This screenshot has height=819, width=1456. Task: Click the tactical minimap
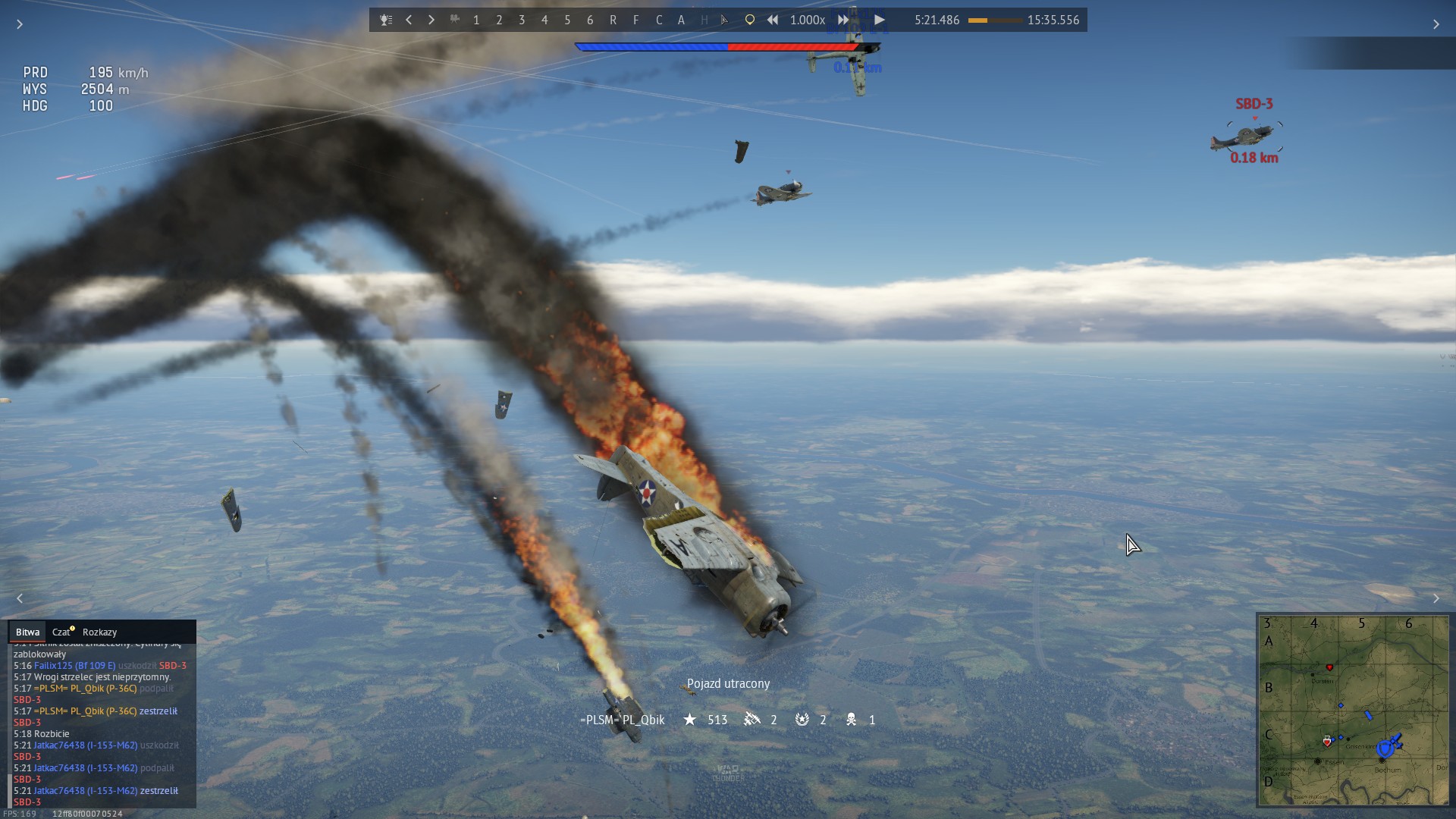(x=1354, y=710)
